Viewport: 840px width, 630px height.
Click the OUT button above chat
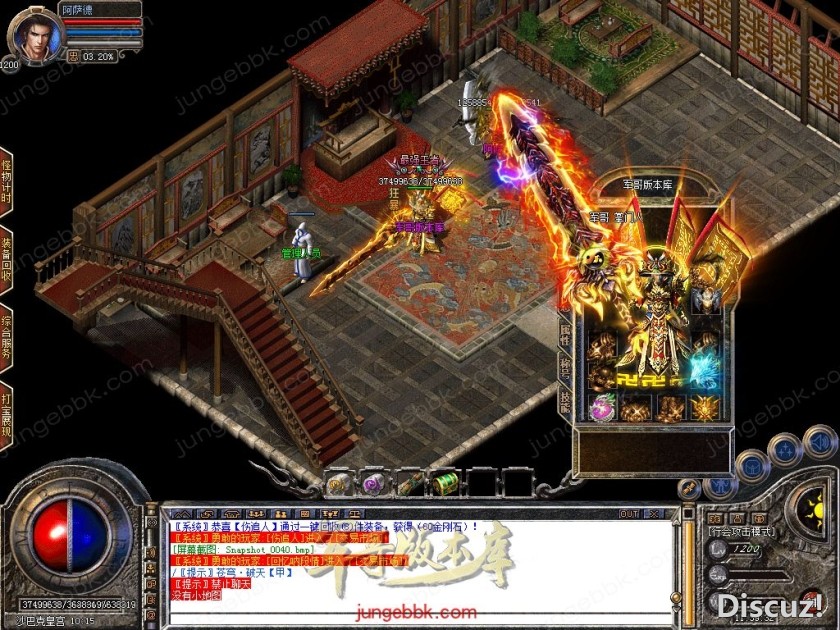click(629, 514)
